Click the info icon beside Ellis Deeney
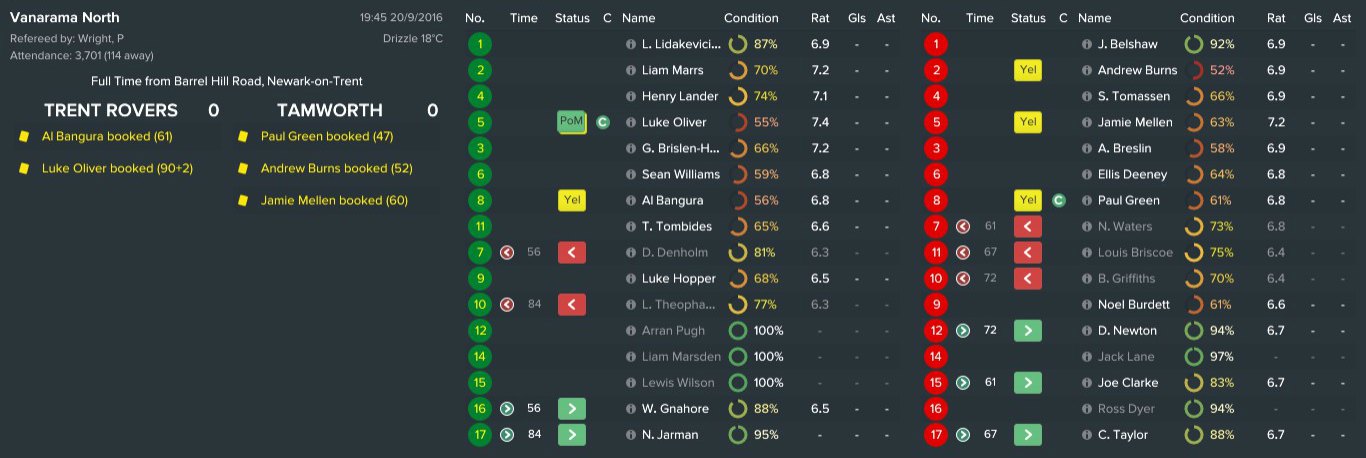The image size is (1366, 458). (x=1087, y=174)
